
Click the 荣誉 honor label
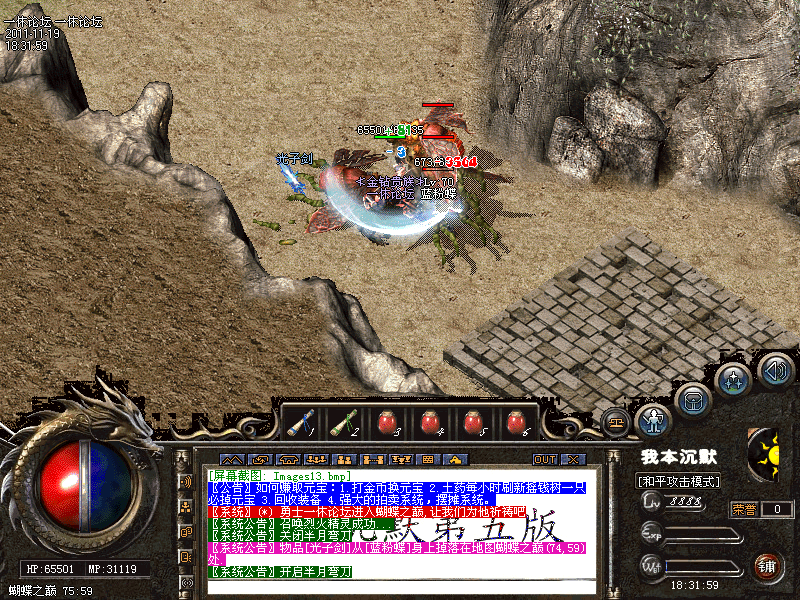point(744,509)
